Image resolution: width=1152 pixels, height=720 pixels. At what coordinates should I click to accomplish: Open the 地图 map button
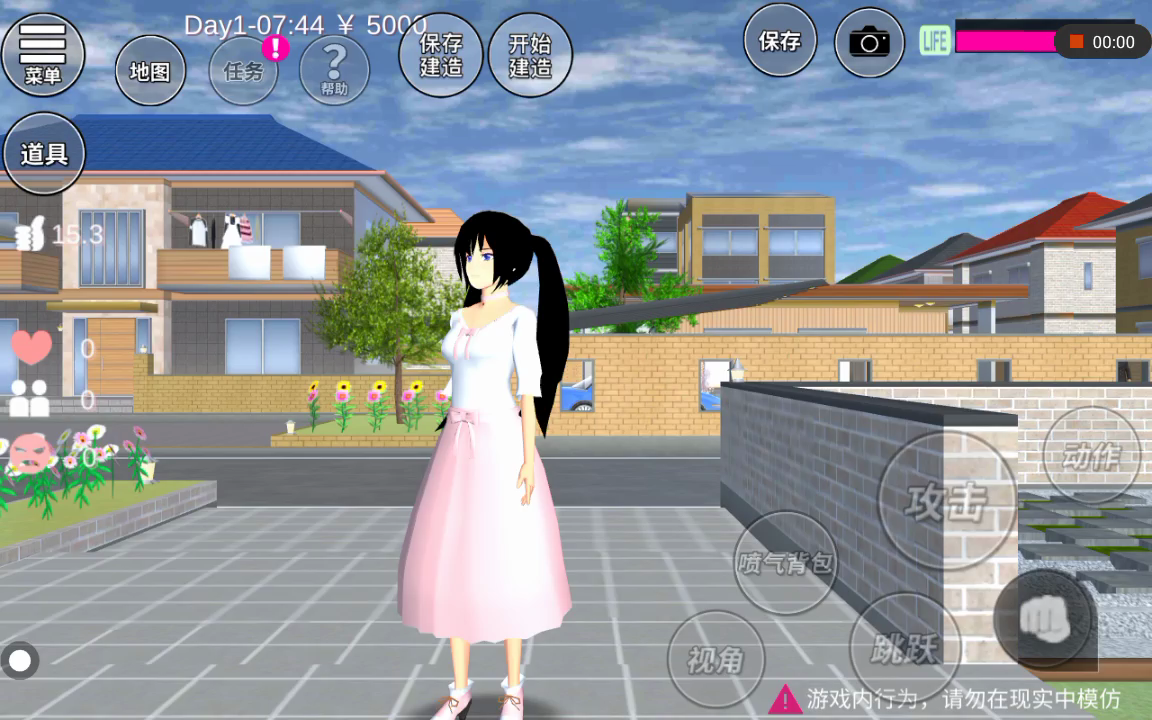[150, 71]
